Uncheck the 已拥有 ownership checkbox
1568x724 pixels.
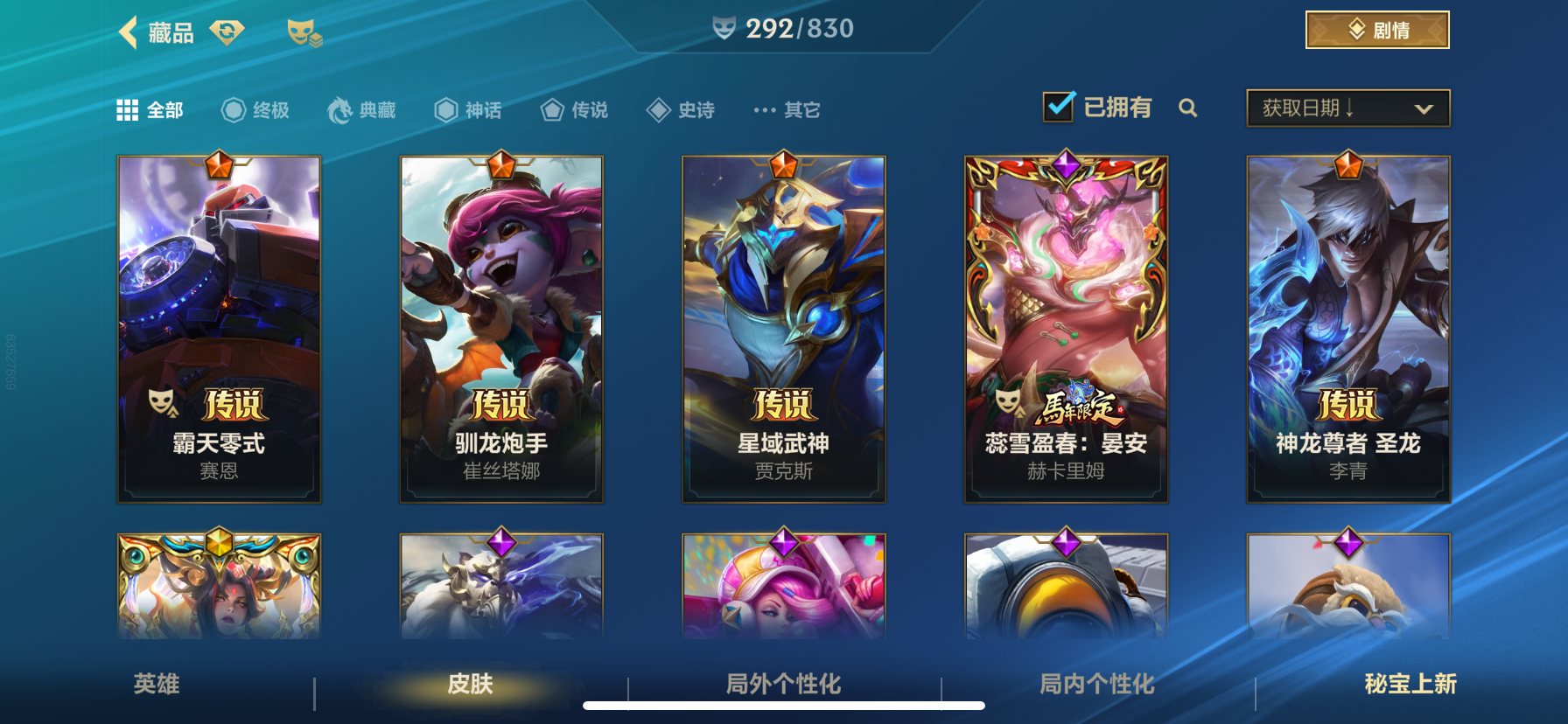pos(1058,106)
